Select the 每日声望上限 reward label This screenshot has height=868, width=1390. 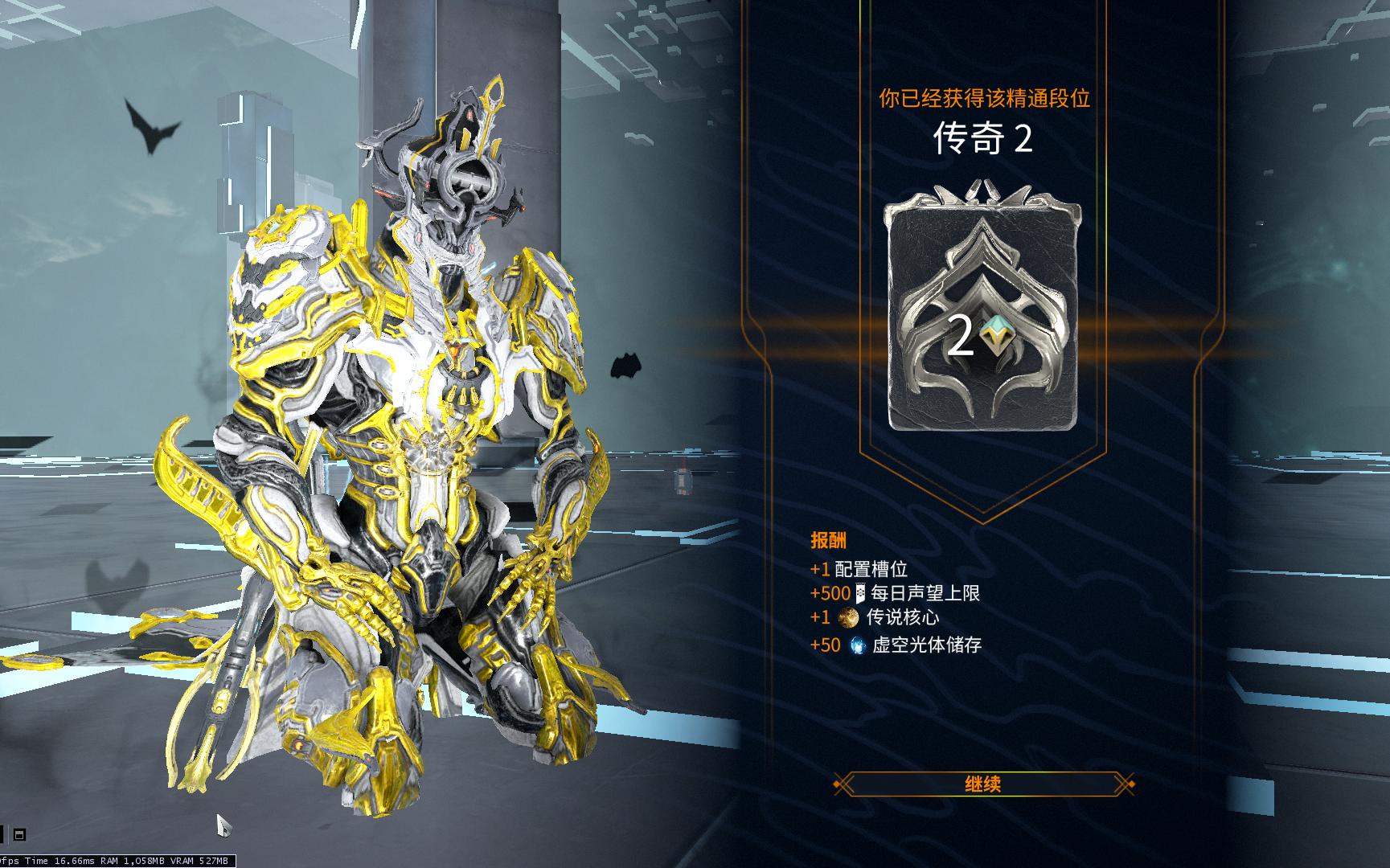pos(925,593)
